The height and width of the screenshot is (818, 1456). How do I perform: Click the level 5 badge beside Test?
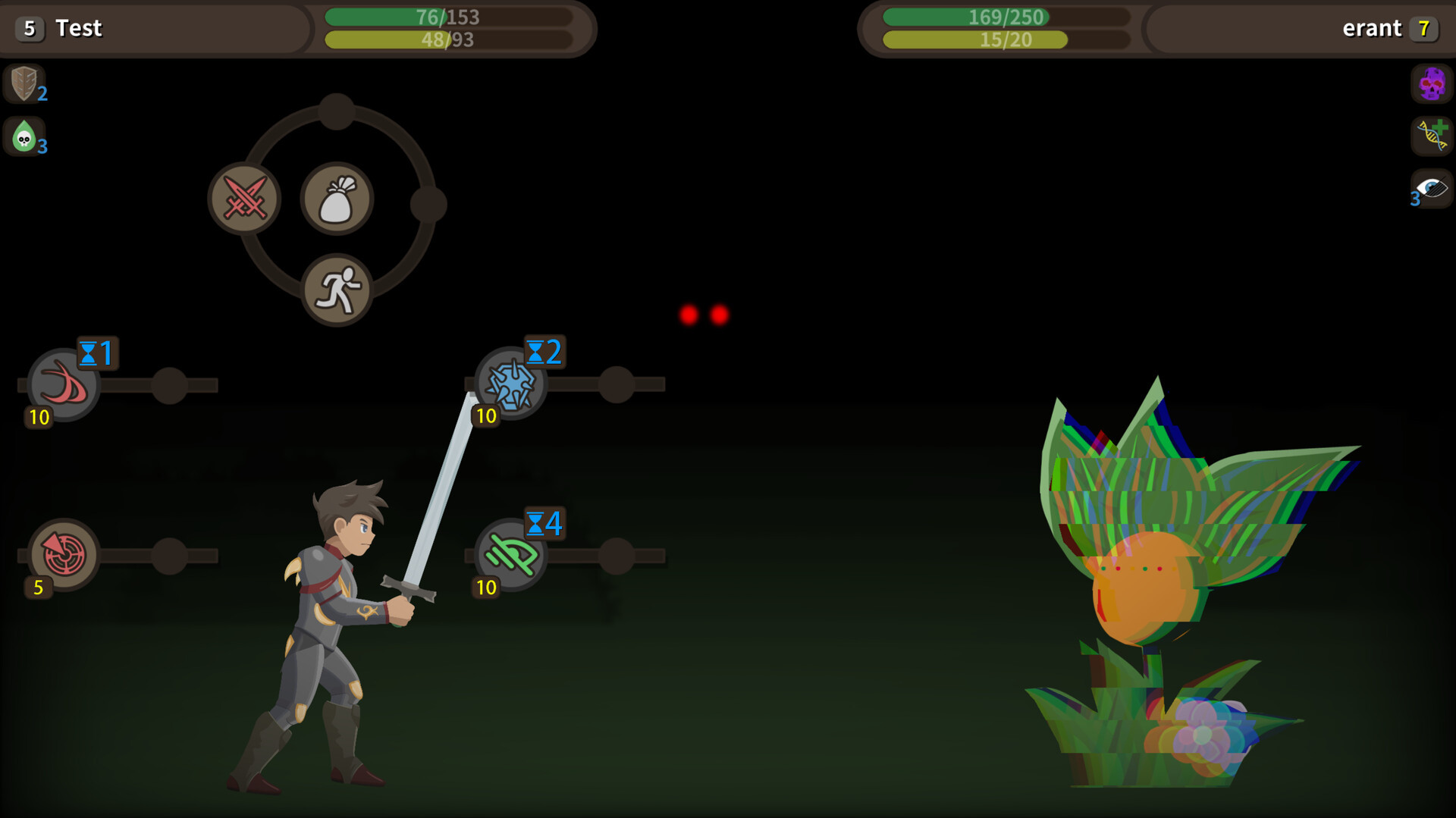click(x=29, y=29)
